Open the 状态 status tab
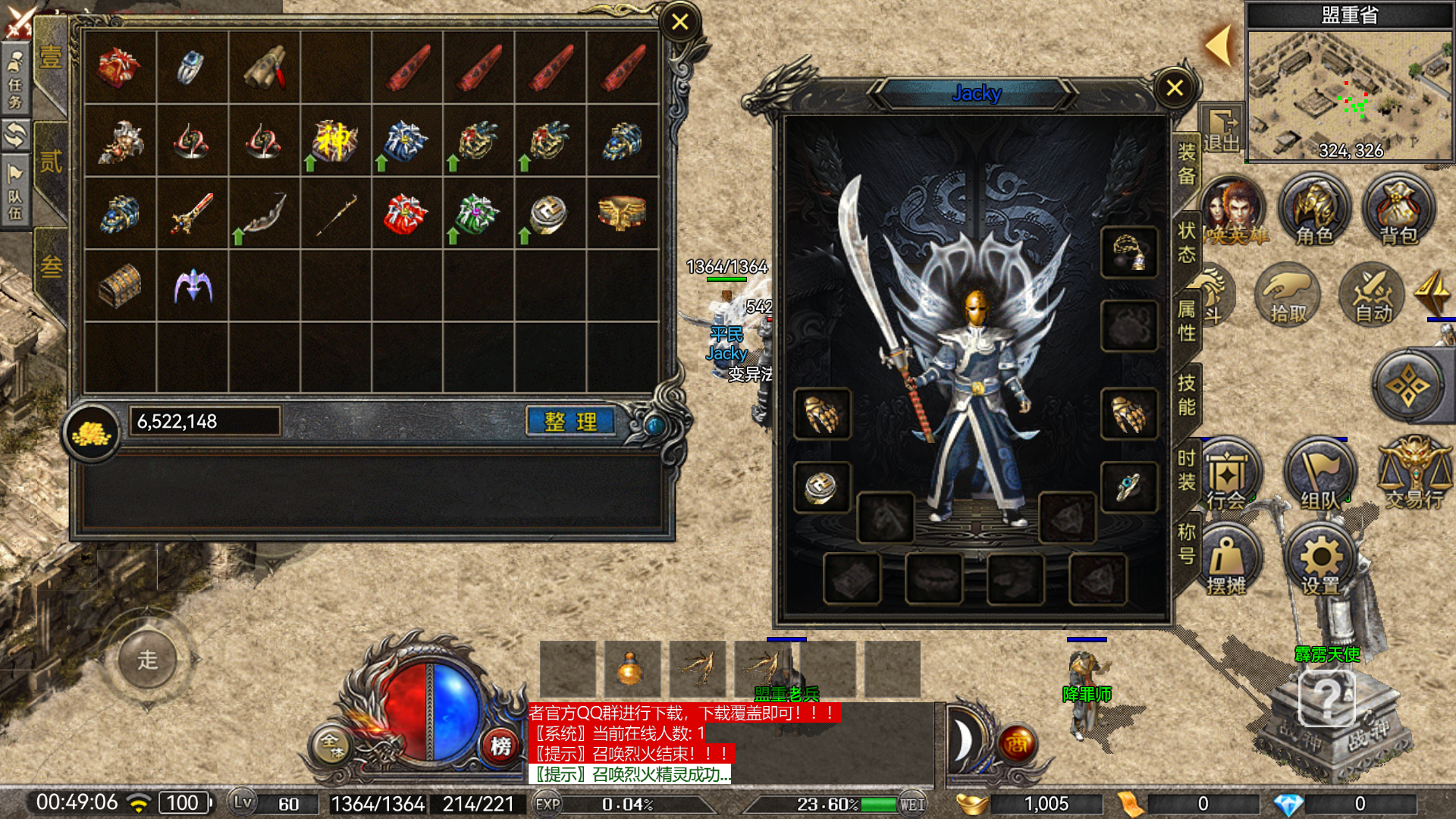This screenshot has width=1456, height=819. coord(1187,243)
